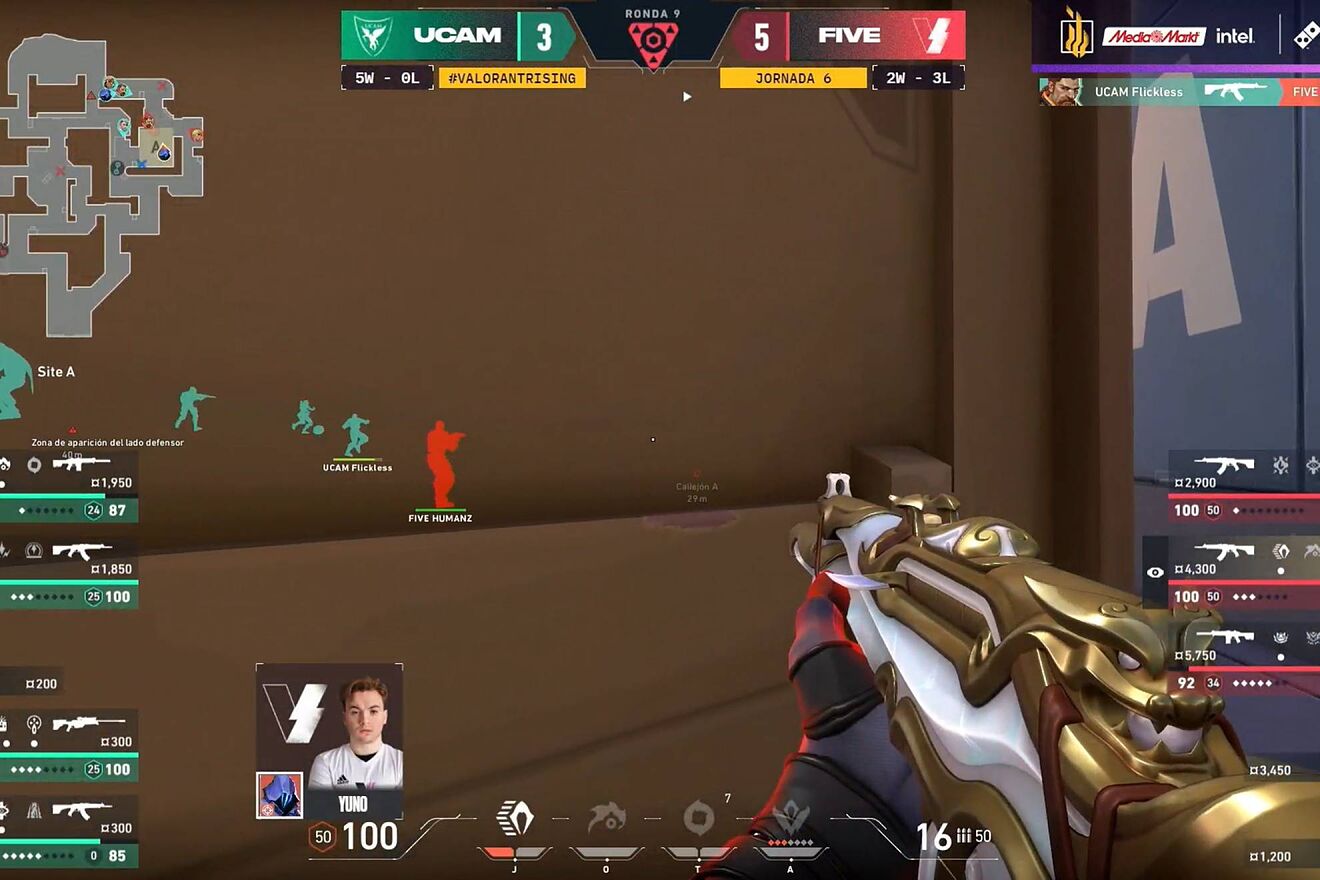Select the Shrouded Step ability icon
1320x880 pixels.
515,819
